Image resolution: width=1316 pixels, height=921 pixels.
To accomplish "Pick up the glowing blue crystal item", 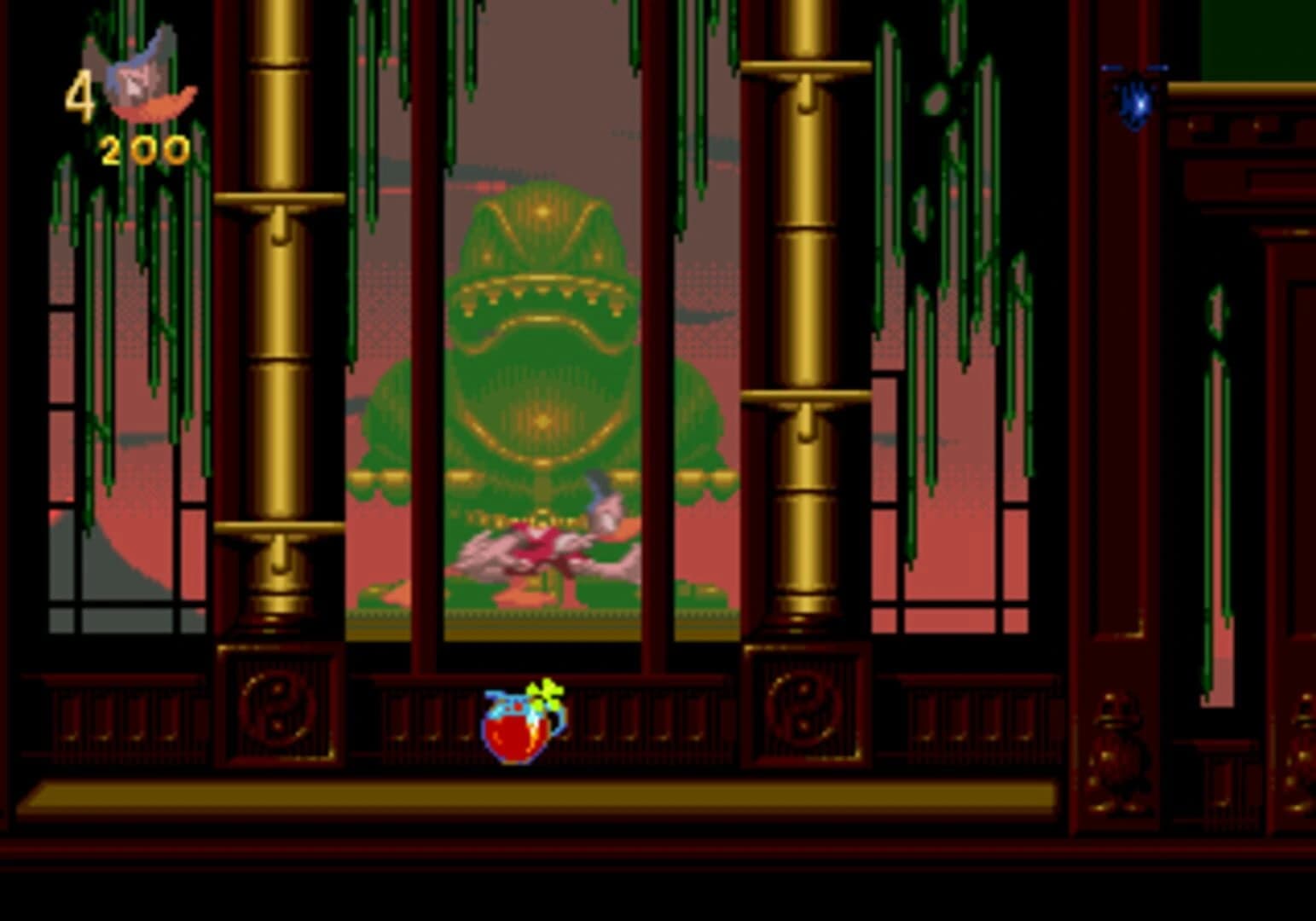I will [x=1134, y=101].
